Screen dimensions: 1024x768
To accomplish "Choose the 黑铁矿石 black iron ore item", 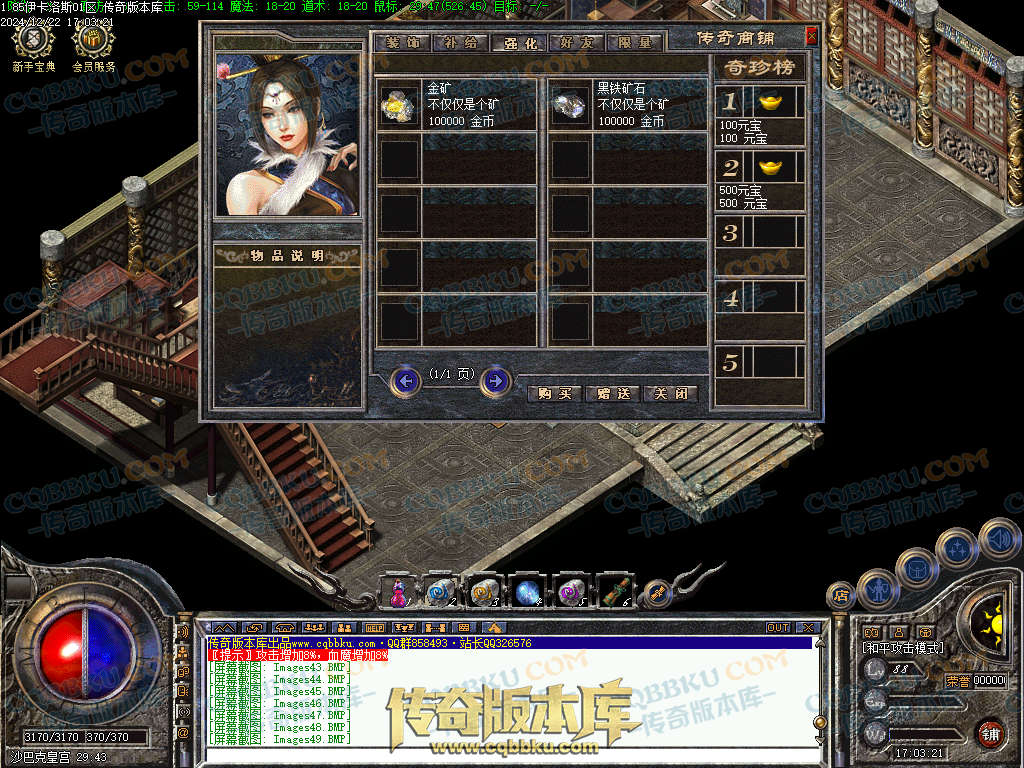I will 571,106.
